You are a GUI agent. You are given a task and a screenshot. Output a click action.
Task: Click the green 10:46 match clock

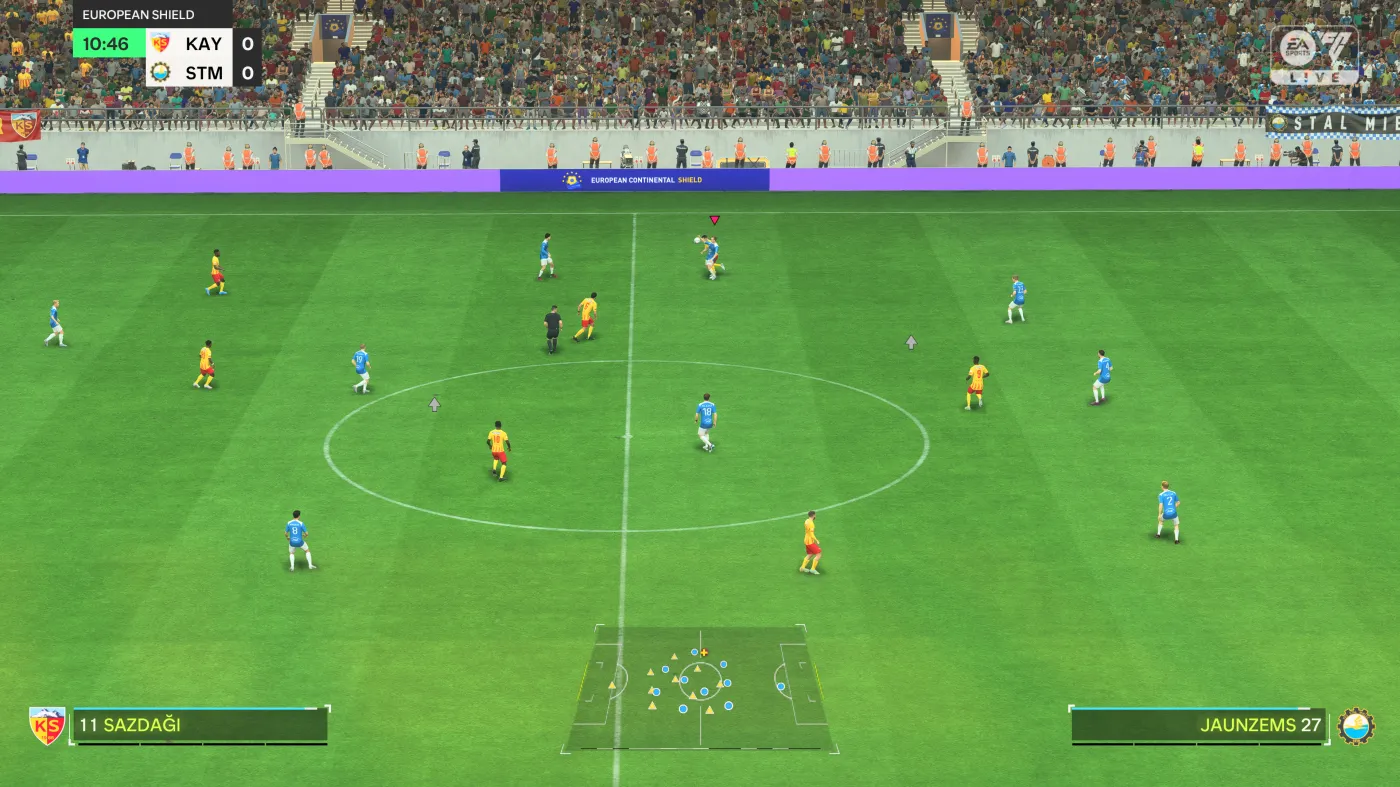108,44
